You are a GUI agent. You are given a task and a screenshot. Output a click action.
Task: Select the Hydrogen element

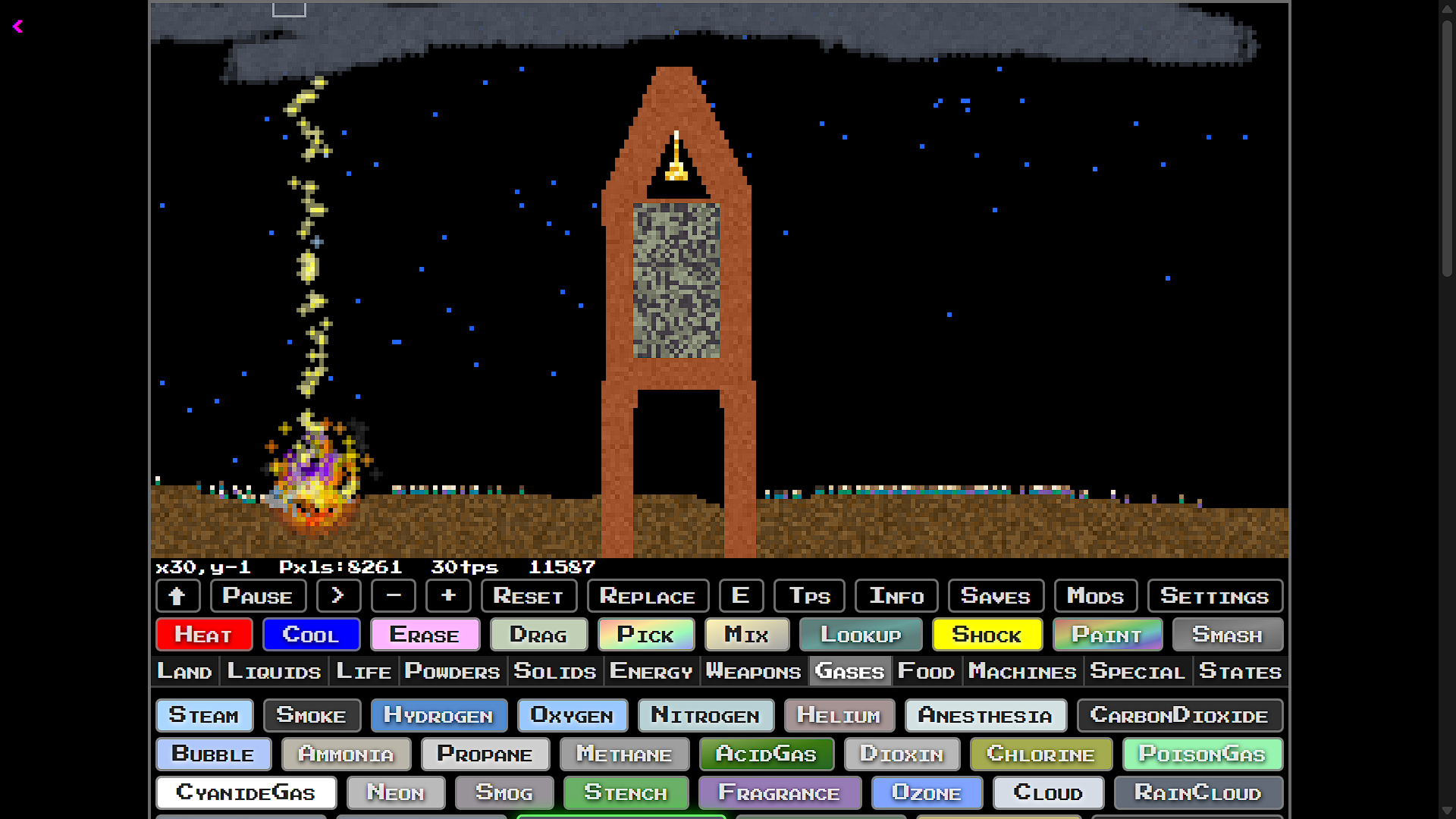(438, 715)
